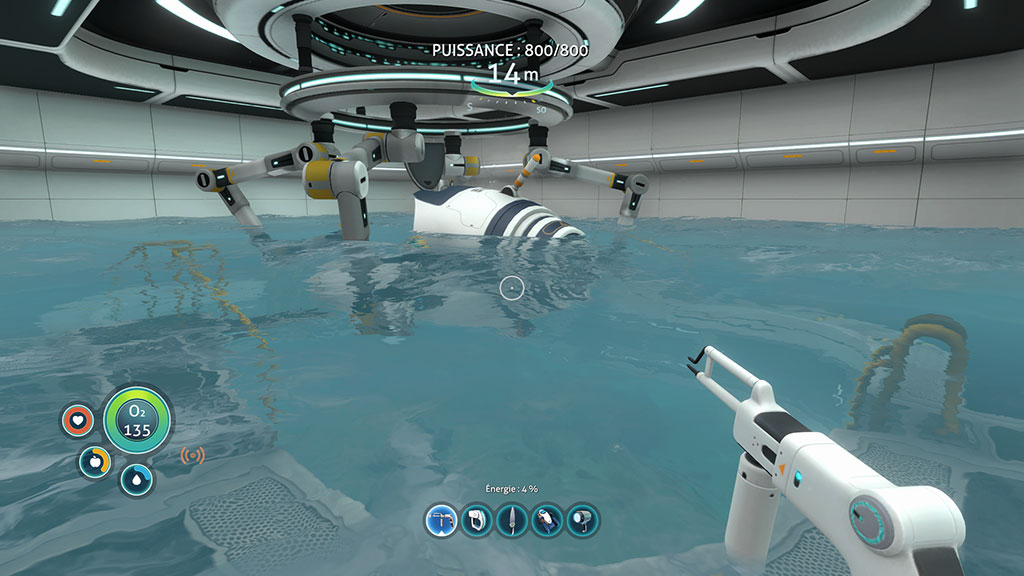
Task: Click the orange radio signal icon
Action: [x=193, y=456]
